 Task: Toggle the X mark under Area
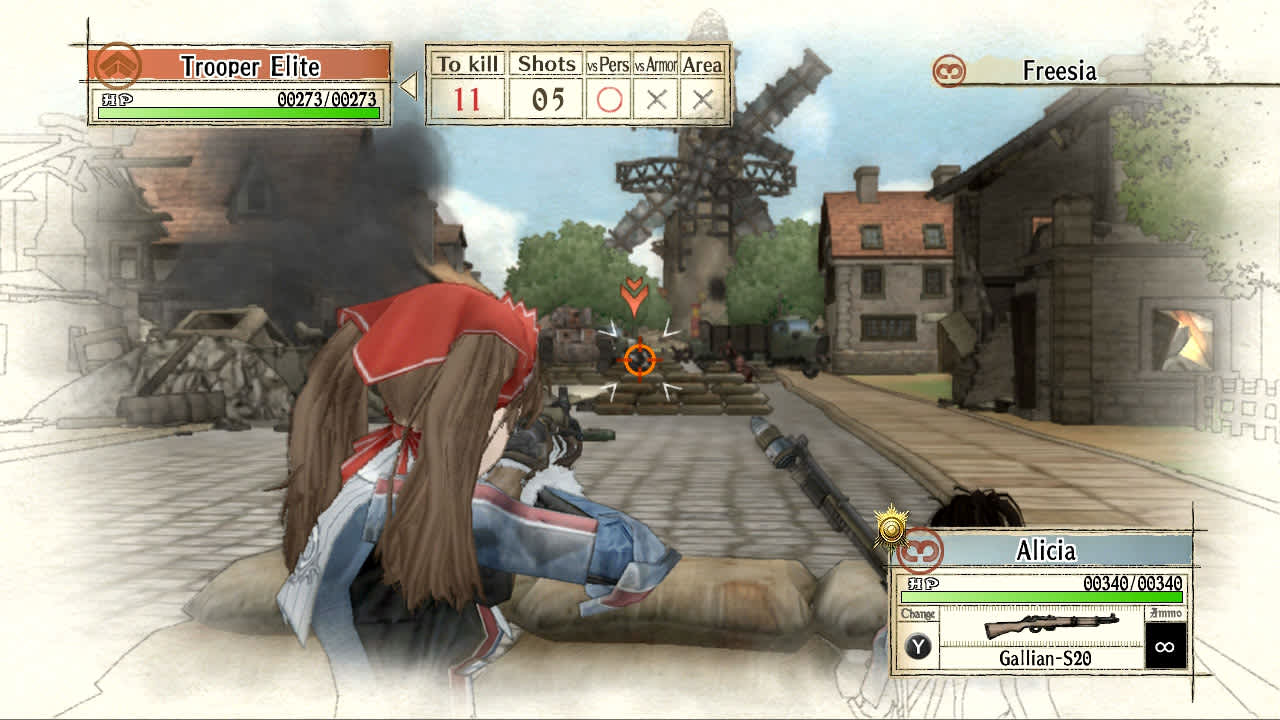(704, 98)
